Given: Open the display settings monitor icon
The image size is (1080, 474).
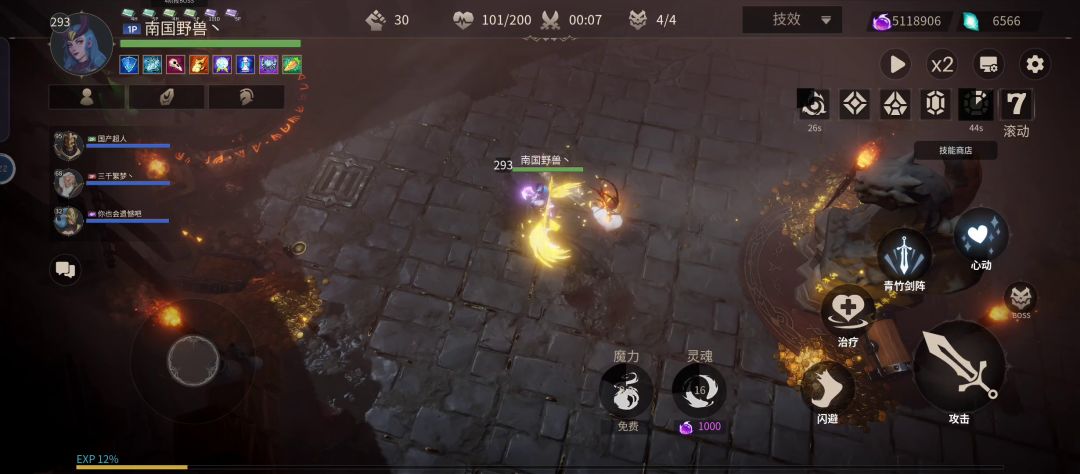Looking at the screenshot, I should (x=989, y=65).
